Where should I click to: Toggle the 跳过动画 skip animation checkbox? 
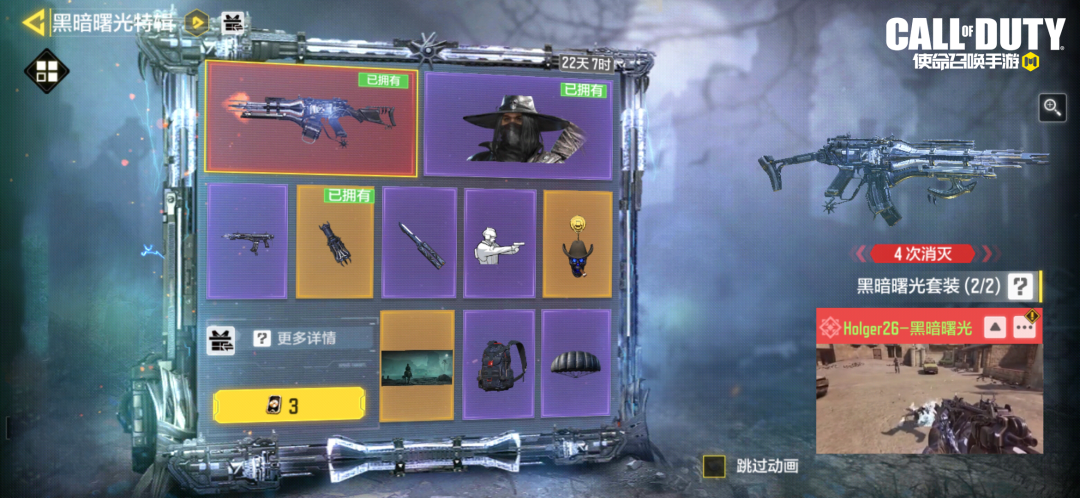tap(714, 466)
